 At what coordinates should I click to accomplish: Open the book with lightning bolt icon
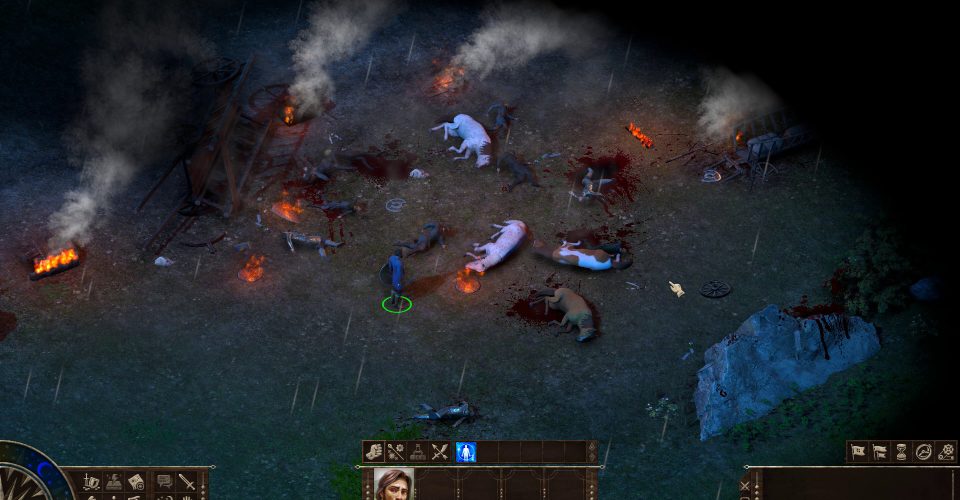click(113, 482)
